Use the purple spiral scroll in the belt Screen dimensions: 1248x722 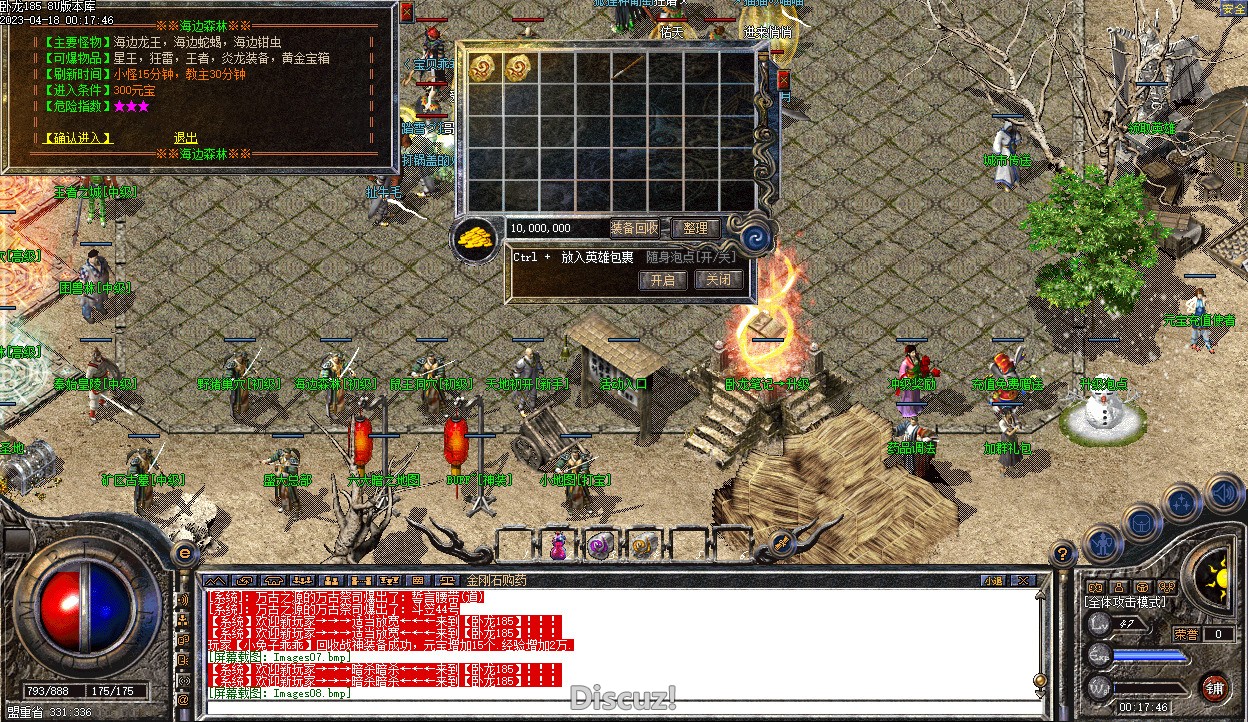point(599,546)
